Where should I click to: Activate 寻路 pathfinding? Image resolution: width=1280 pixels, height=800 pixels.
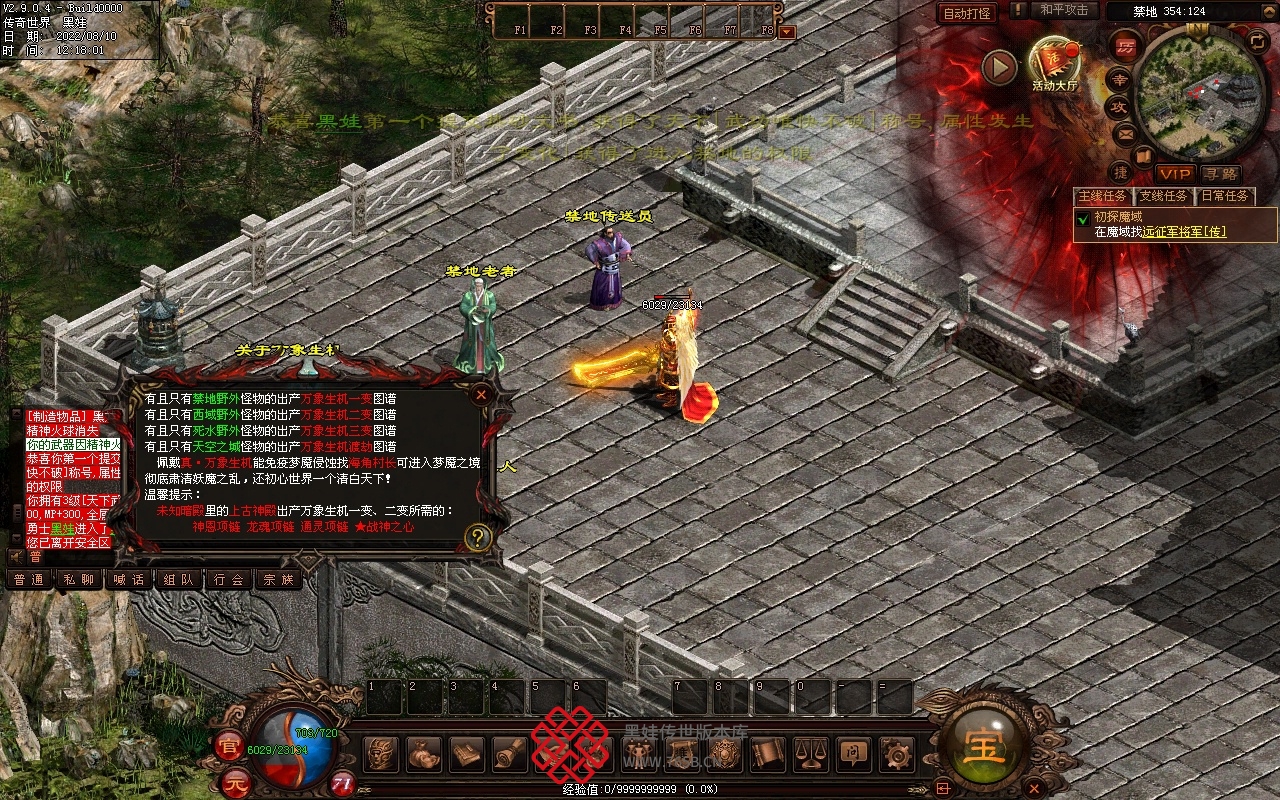(1221, 174)
